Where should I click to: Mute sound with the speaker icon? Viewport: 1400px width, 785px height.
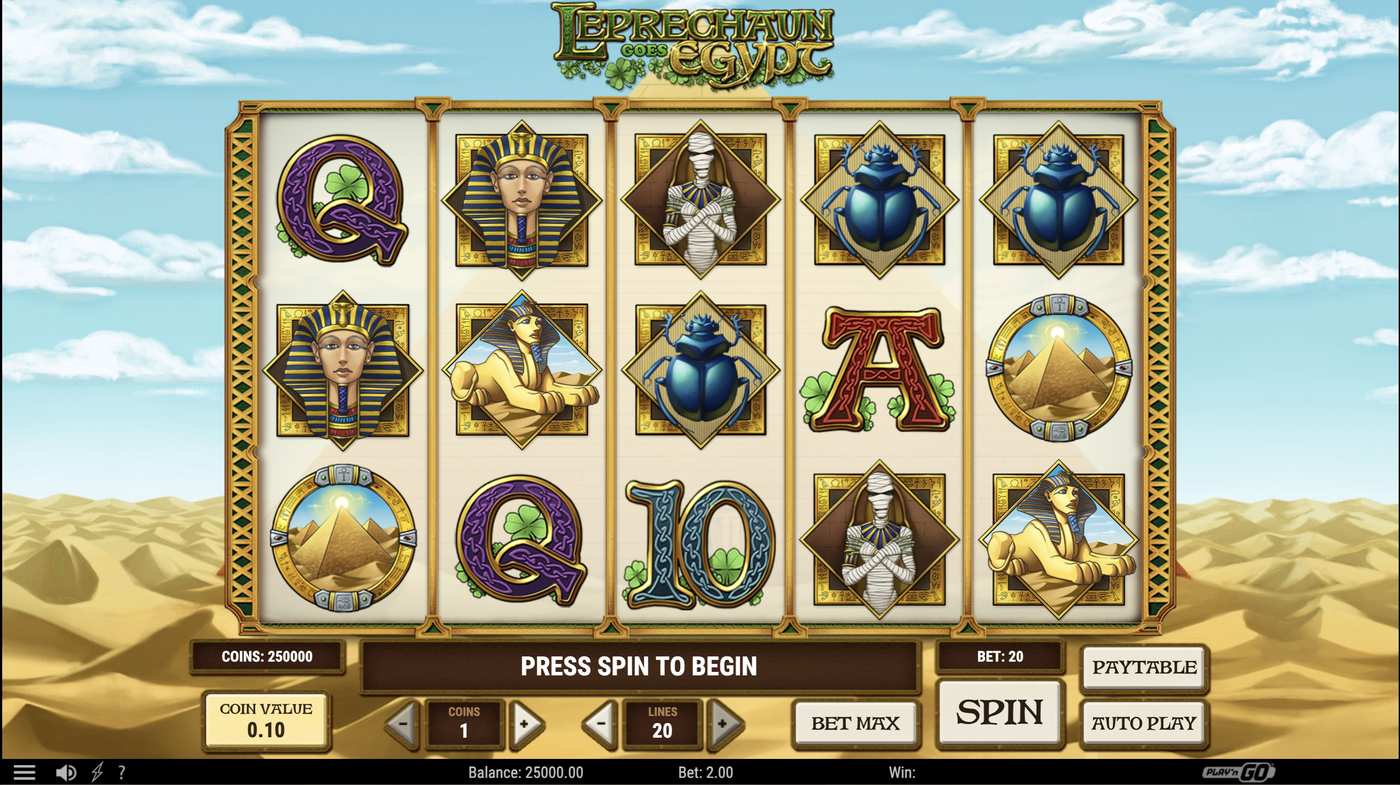pyautogui.click(x=67, y=771)
